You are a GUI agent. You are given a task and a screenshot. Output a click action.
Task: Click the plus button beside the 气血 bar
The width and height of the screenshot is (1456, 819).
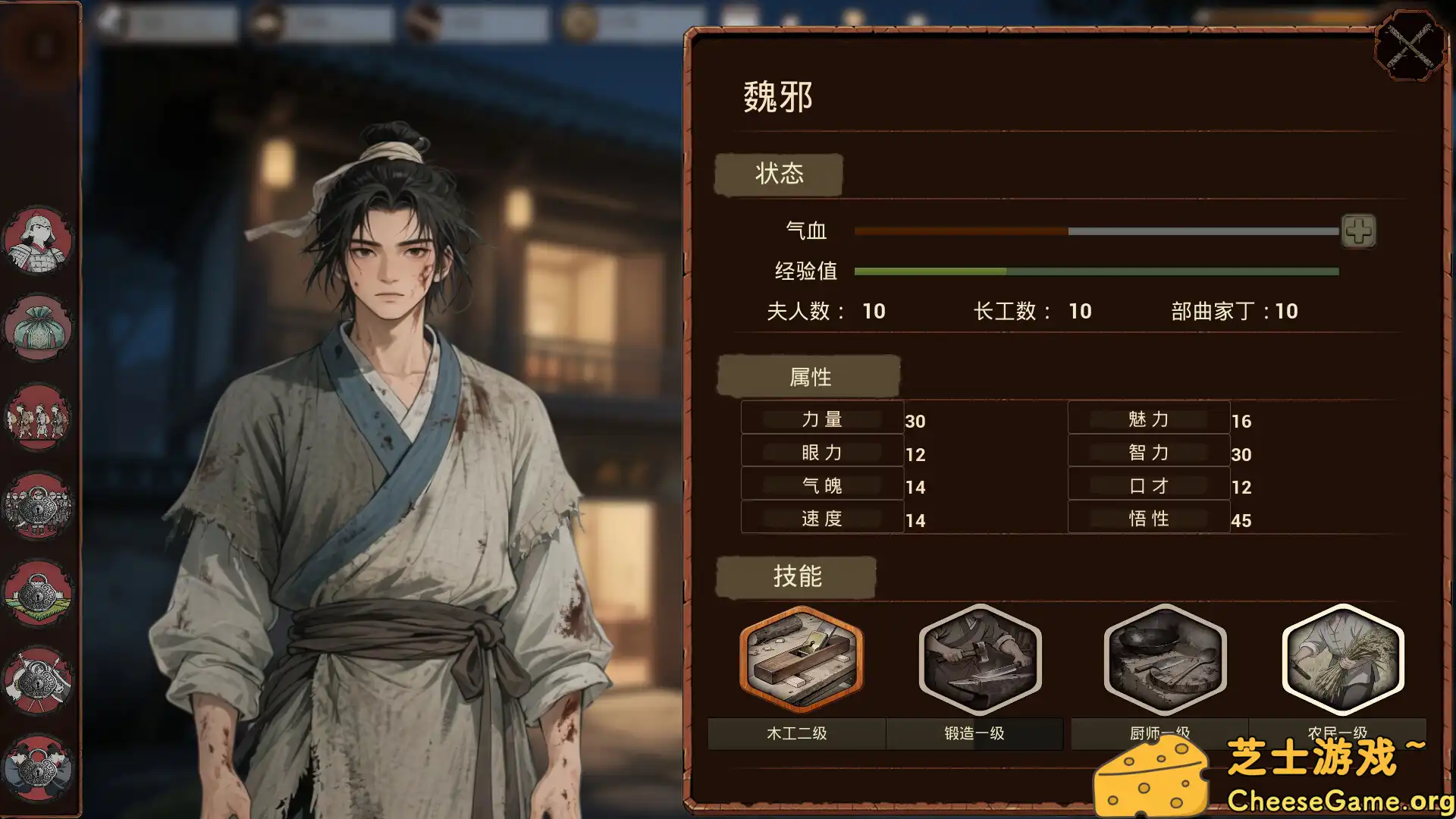(1360, 231)
